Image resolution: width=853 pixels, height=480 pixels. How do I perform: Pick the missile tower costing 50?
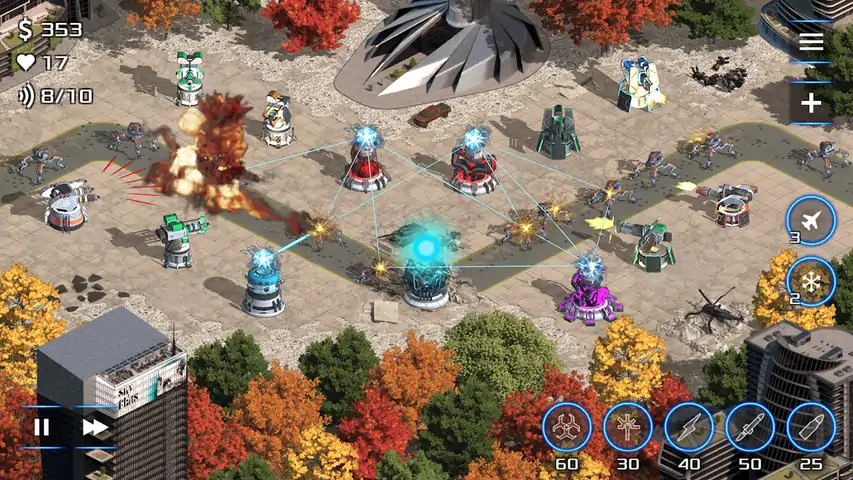click(x=750, y=427)
